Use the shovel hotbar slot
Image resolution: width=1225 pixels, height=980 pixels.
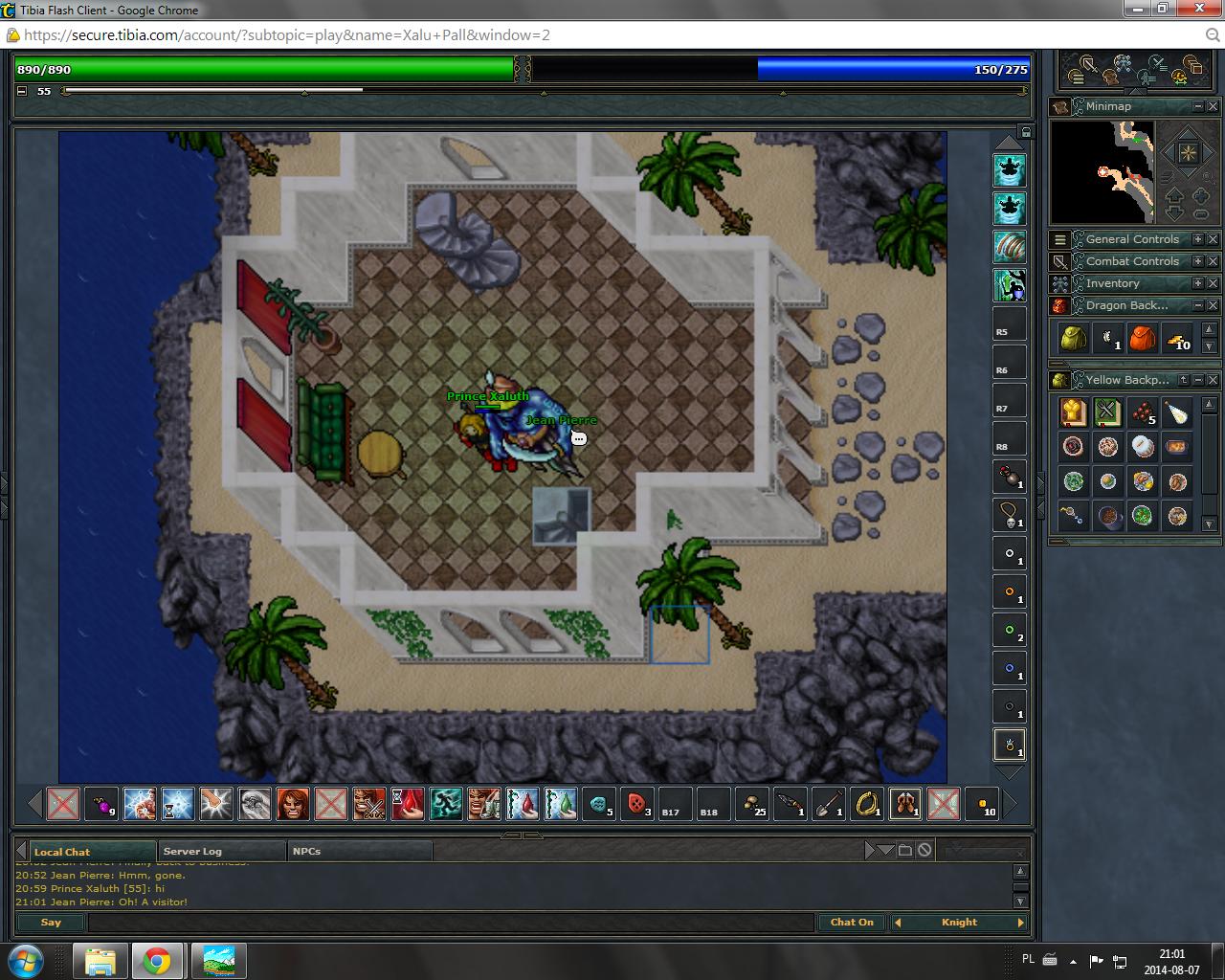tap(828, 804)
